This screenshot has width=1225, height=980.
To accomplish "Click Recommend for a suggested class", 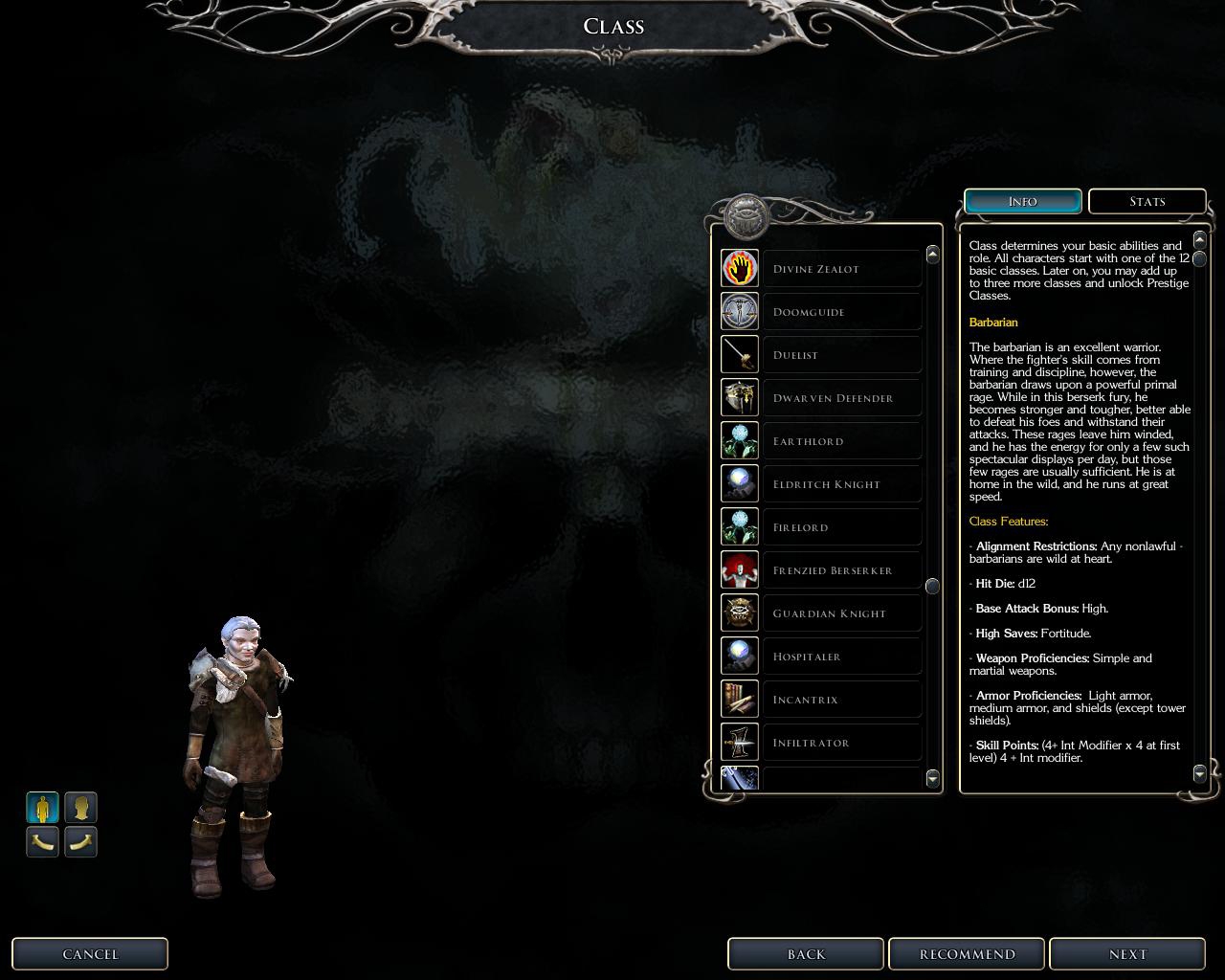I will (967, 954).
